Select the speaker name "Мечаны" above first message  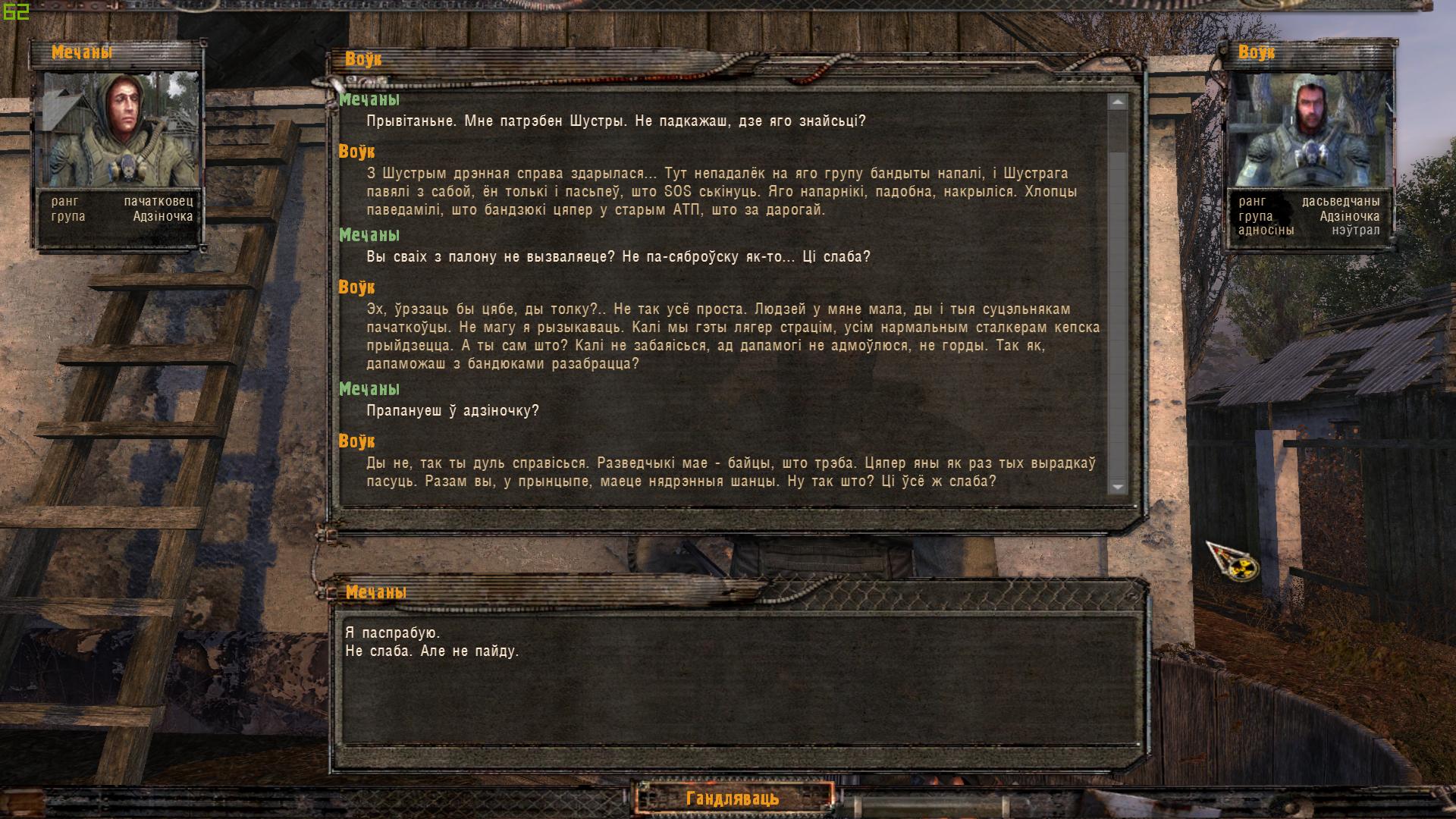coord(371,99)
